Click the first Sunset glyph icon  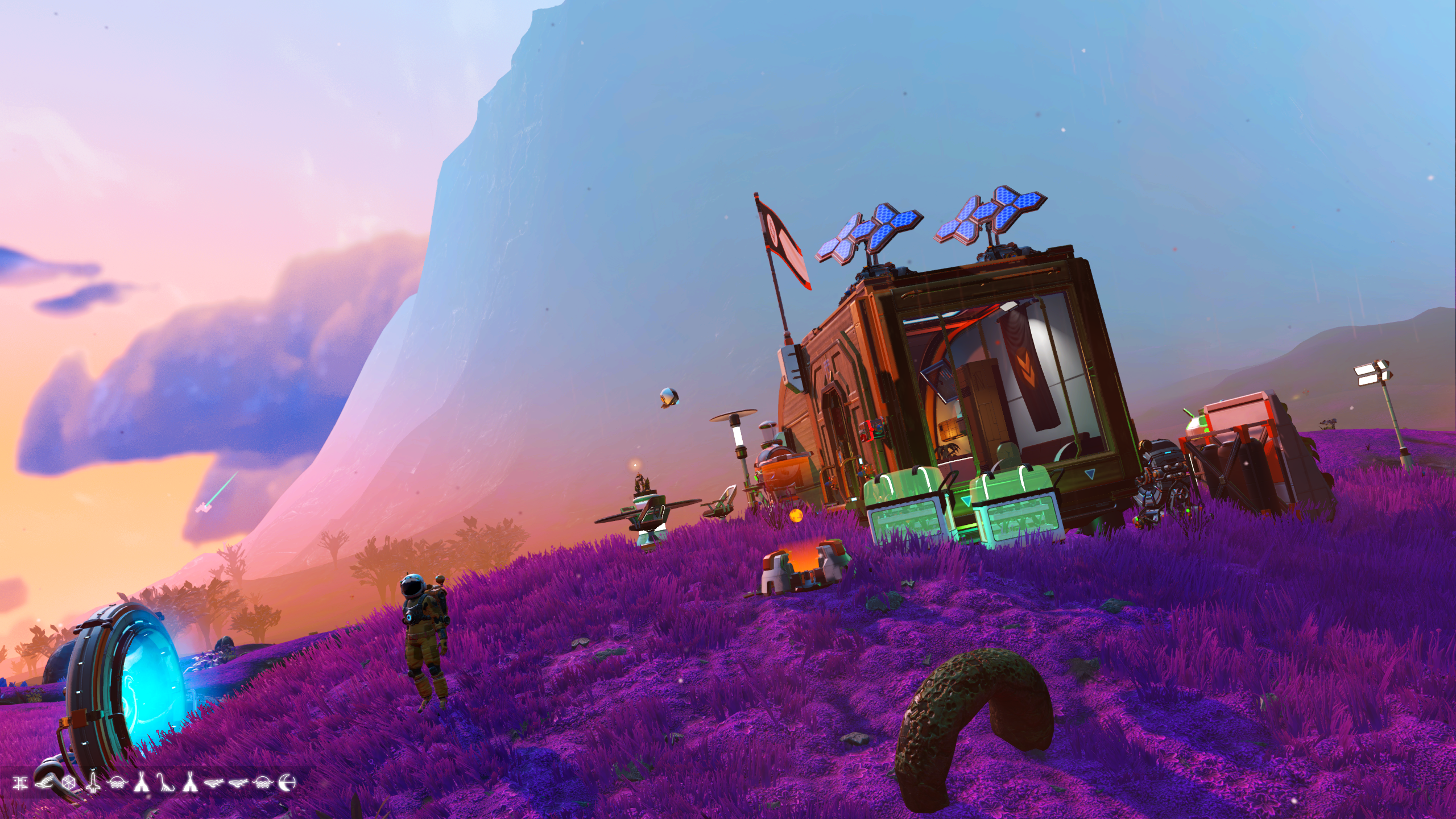click(x=117, y=782)
